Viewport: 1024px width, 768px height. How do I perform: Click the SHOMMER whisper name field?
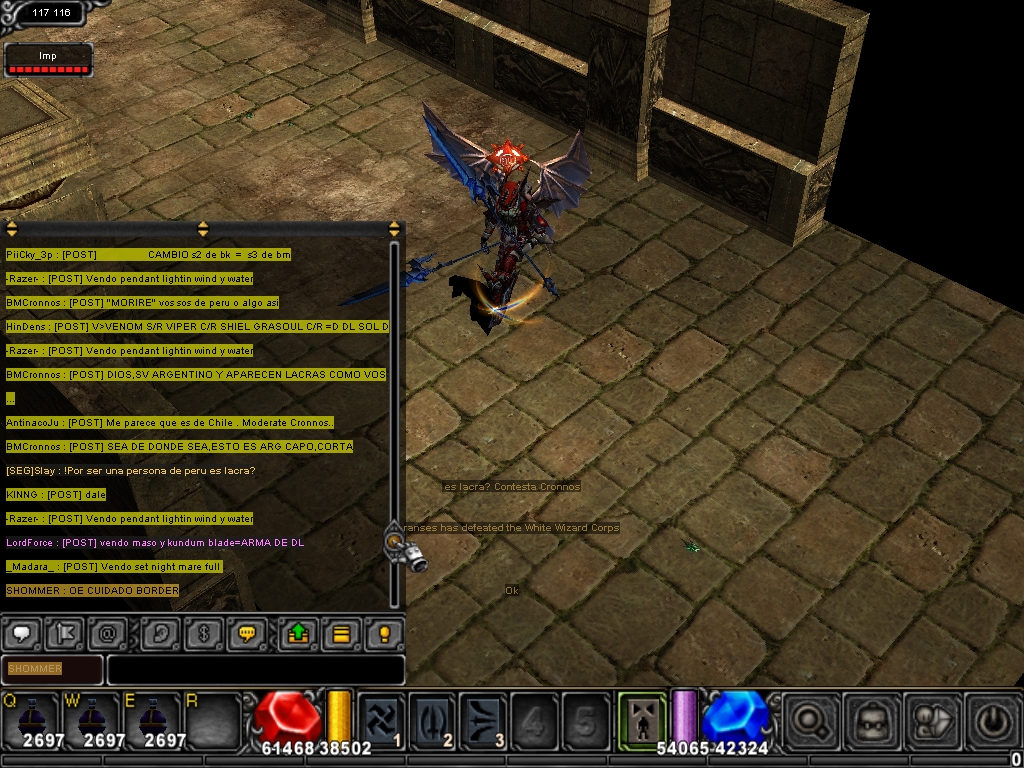pos(52,669)
